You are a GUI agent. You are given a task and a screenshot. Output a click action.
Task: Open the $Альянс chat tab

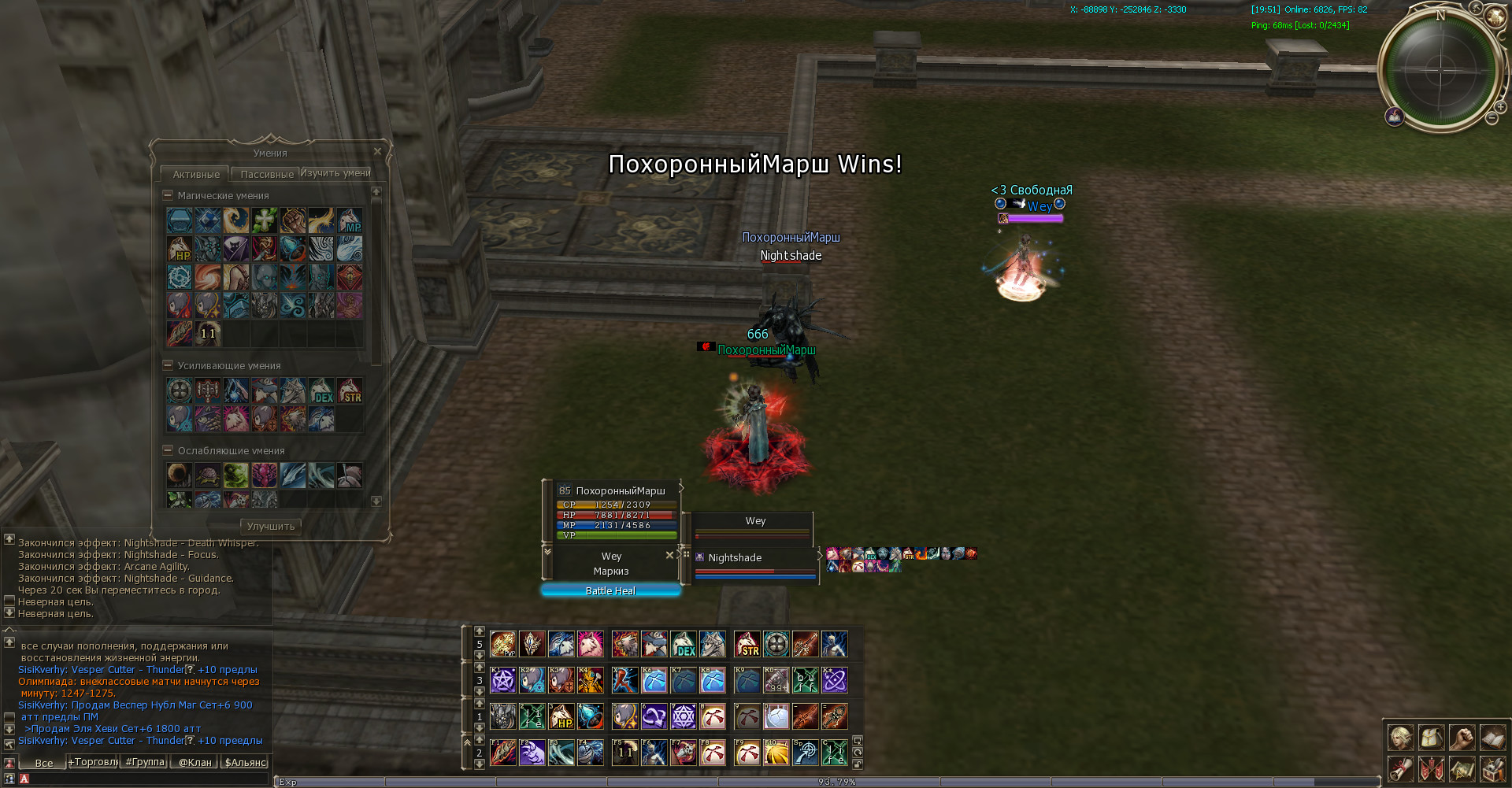(246, 762)
